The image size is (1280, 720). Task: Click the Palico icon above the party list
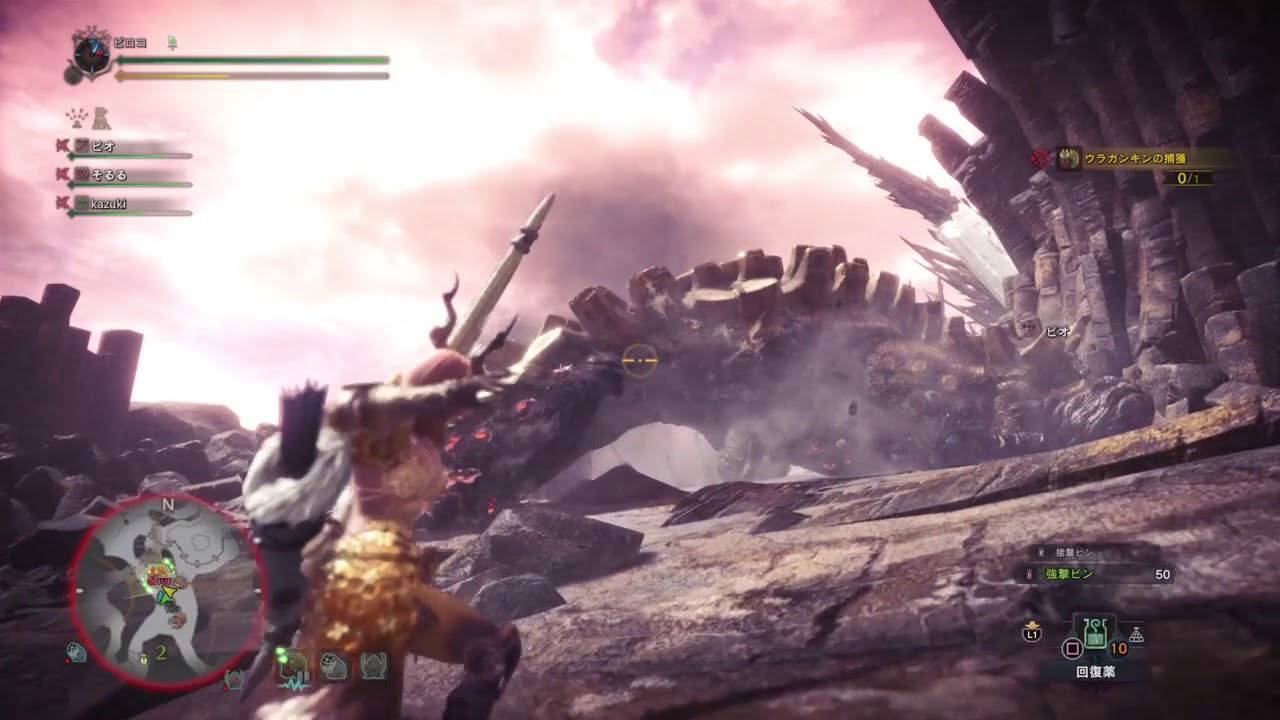[x=101, y=119]
